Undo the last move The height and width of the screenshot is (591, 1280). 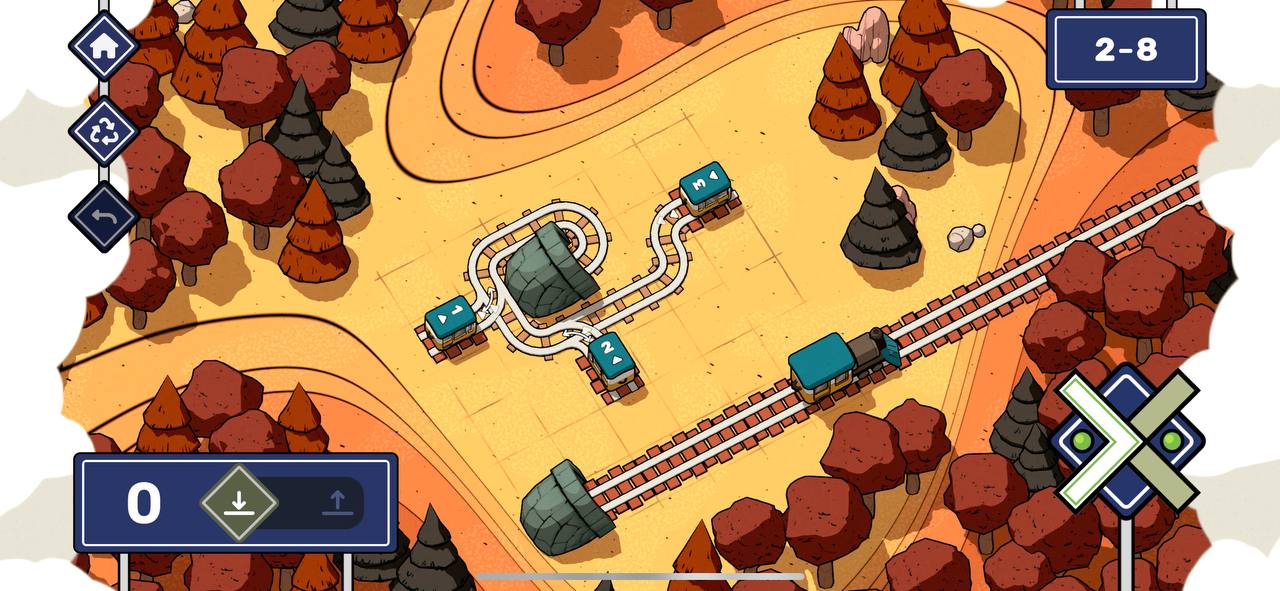[x=104, y=216]
